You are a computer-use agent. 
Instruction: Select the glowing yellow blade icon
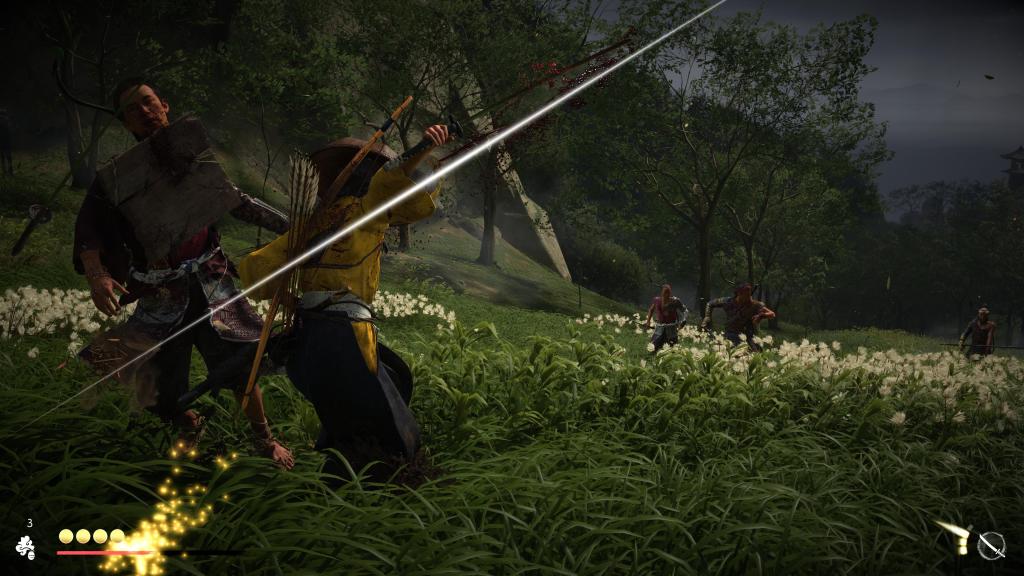pos(956,537)
